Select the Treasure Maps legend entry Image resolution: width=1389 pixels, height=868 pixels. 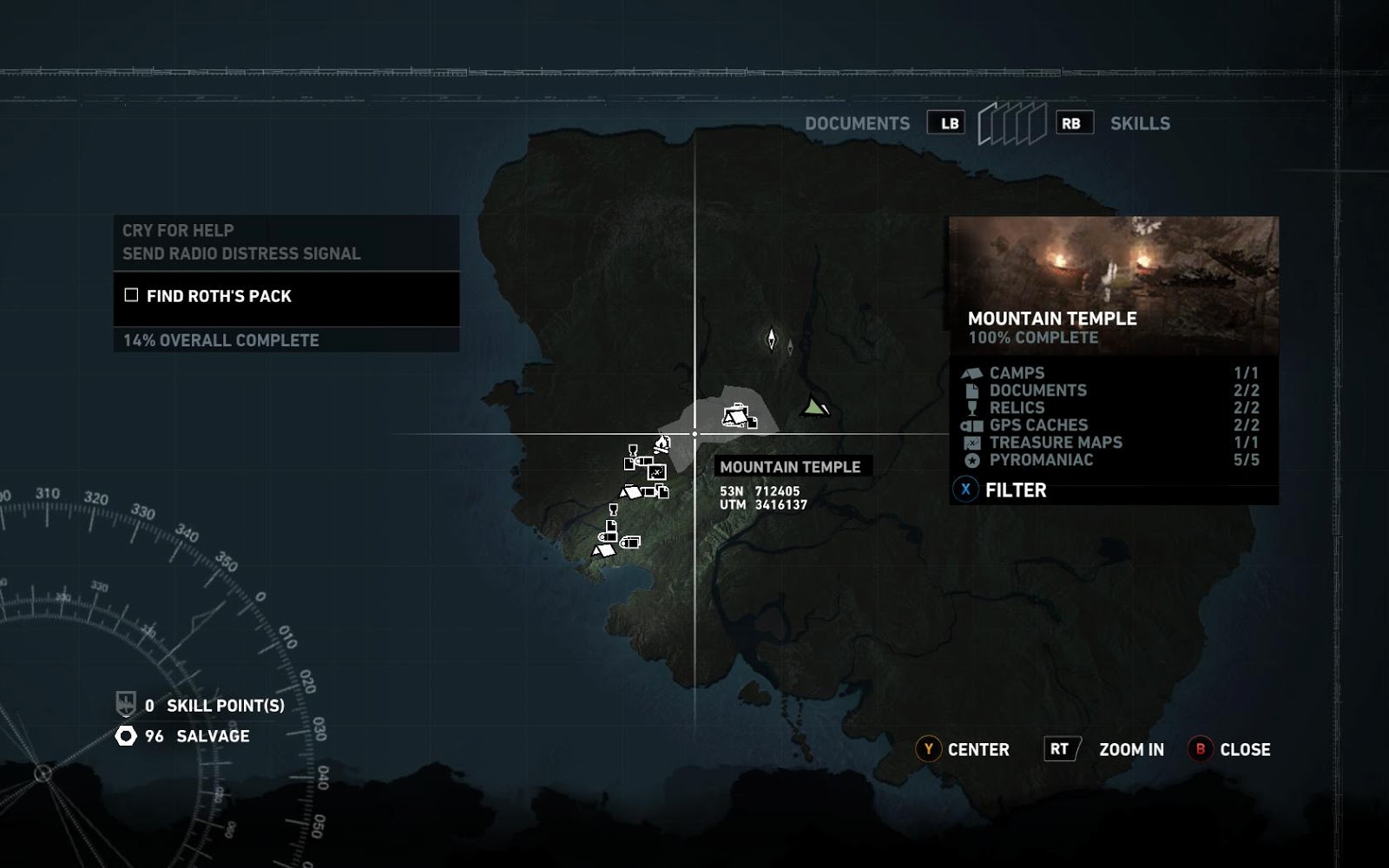(x=1055, y=443)
